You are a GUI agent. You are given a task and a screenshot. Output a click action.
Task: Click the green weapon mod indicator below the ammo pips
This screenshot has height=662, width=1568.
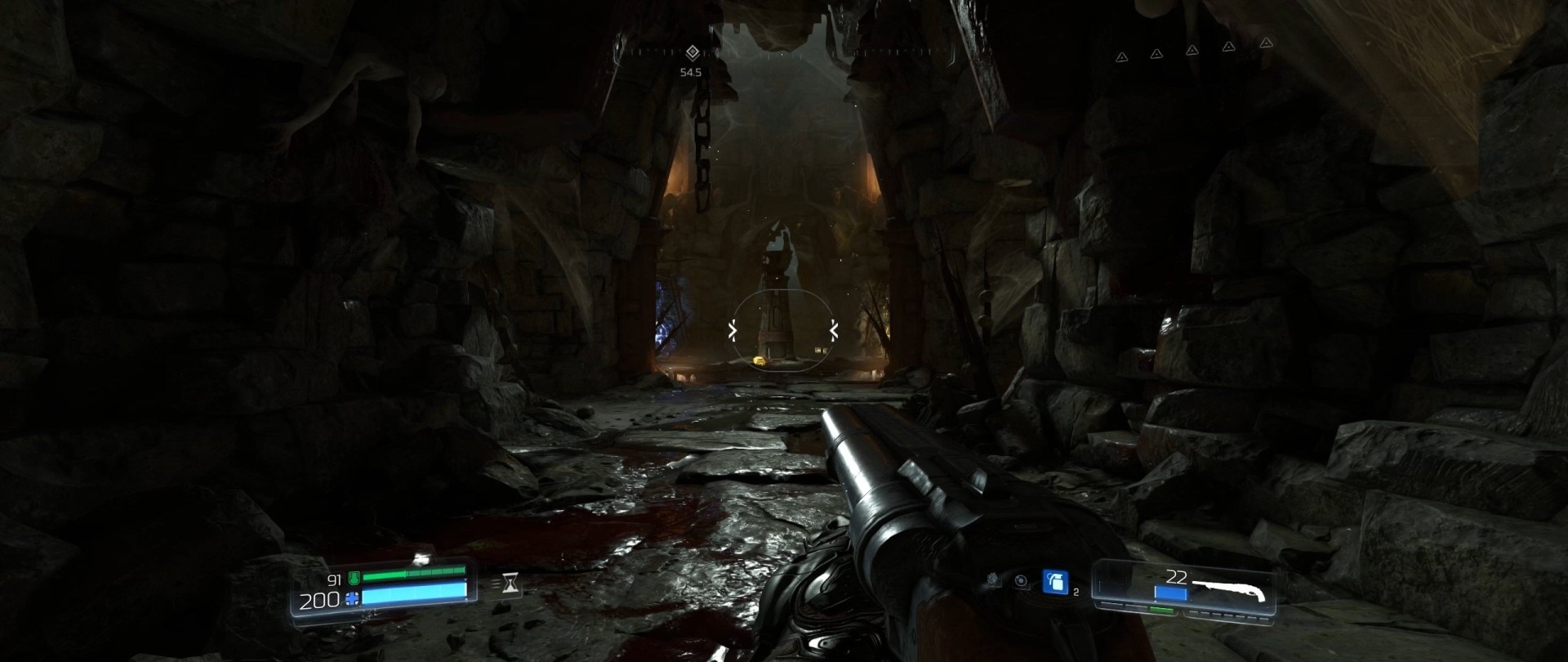(x=1161, y=610)
